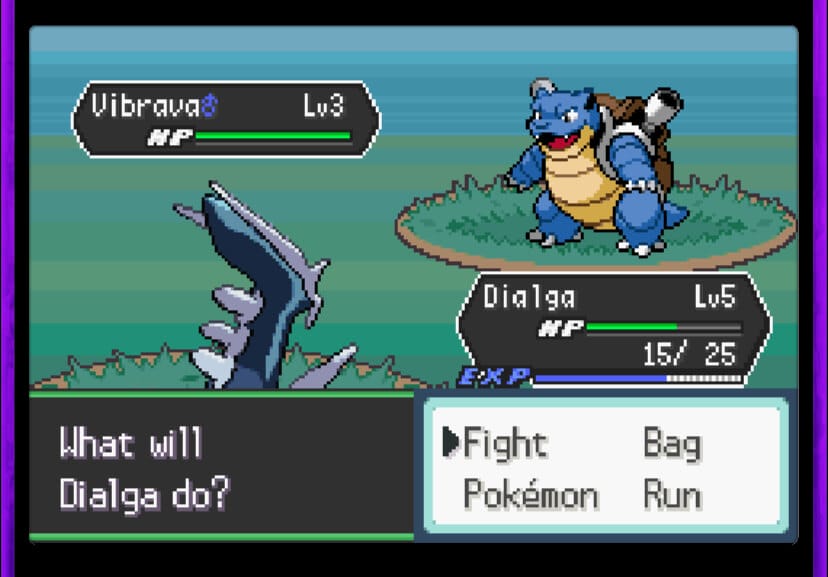Open the Bag option
This screenshot has width=828, height=577.
[671, 445]
